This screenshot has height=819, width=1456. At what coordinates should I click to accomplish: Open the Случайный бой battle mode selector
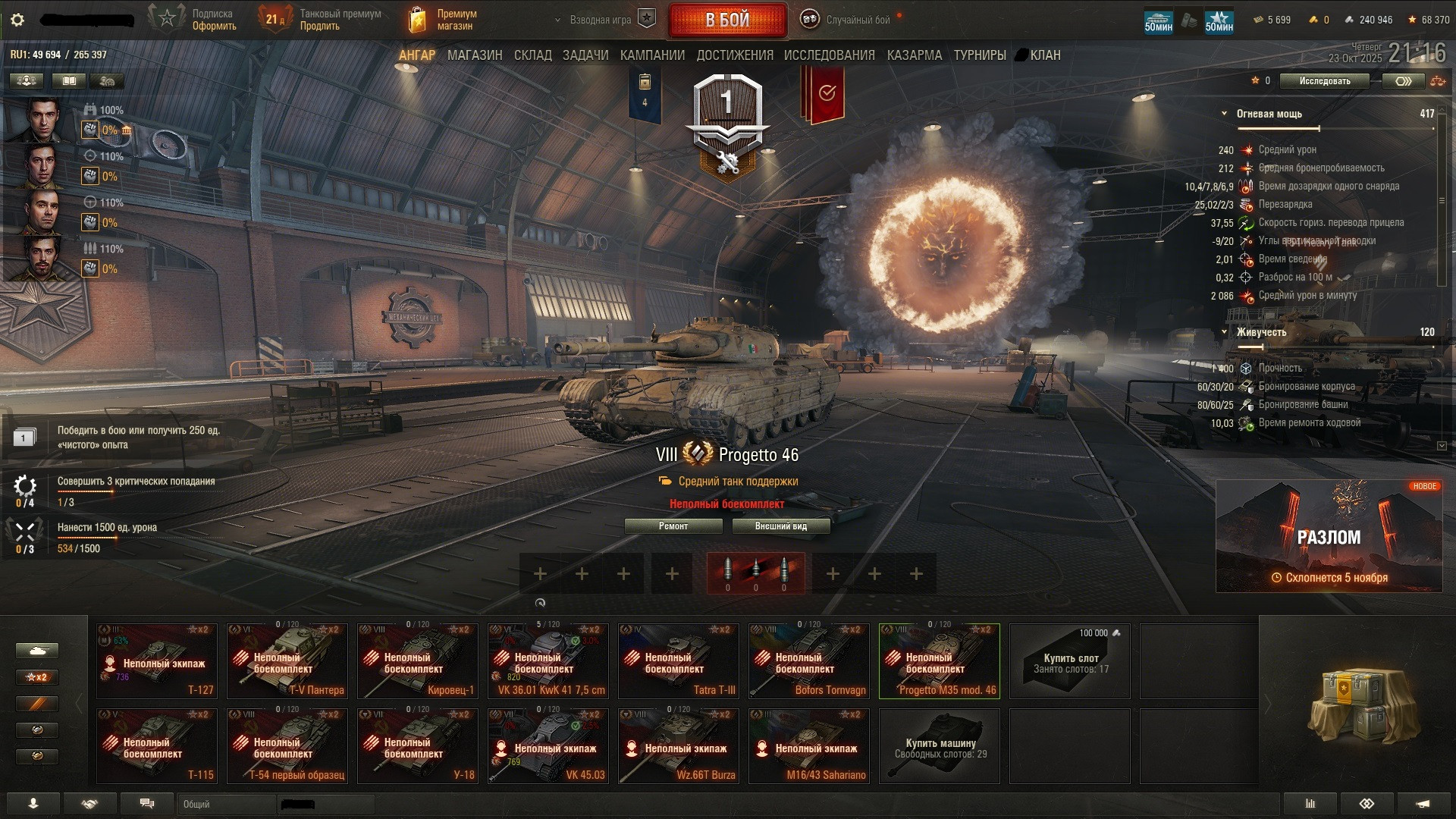tap(848, 20)
